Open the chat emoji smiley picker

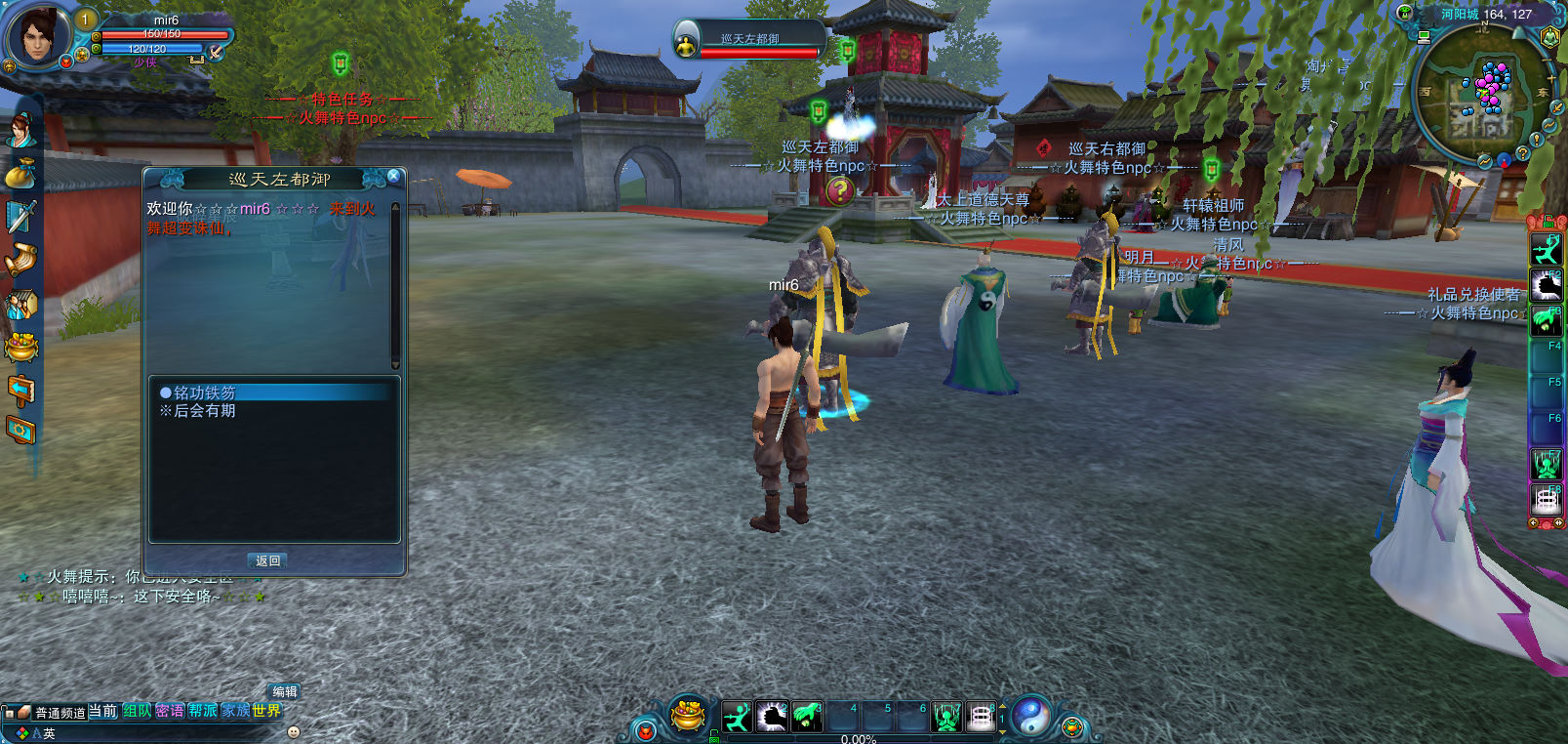(x=293, y=731)
